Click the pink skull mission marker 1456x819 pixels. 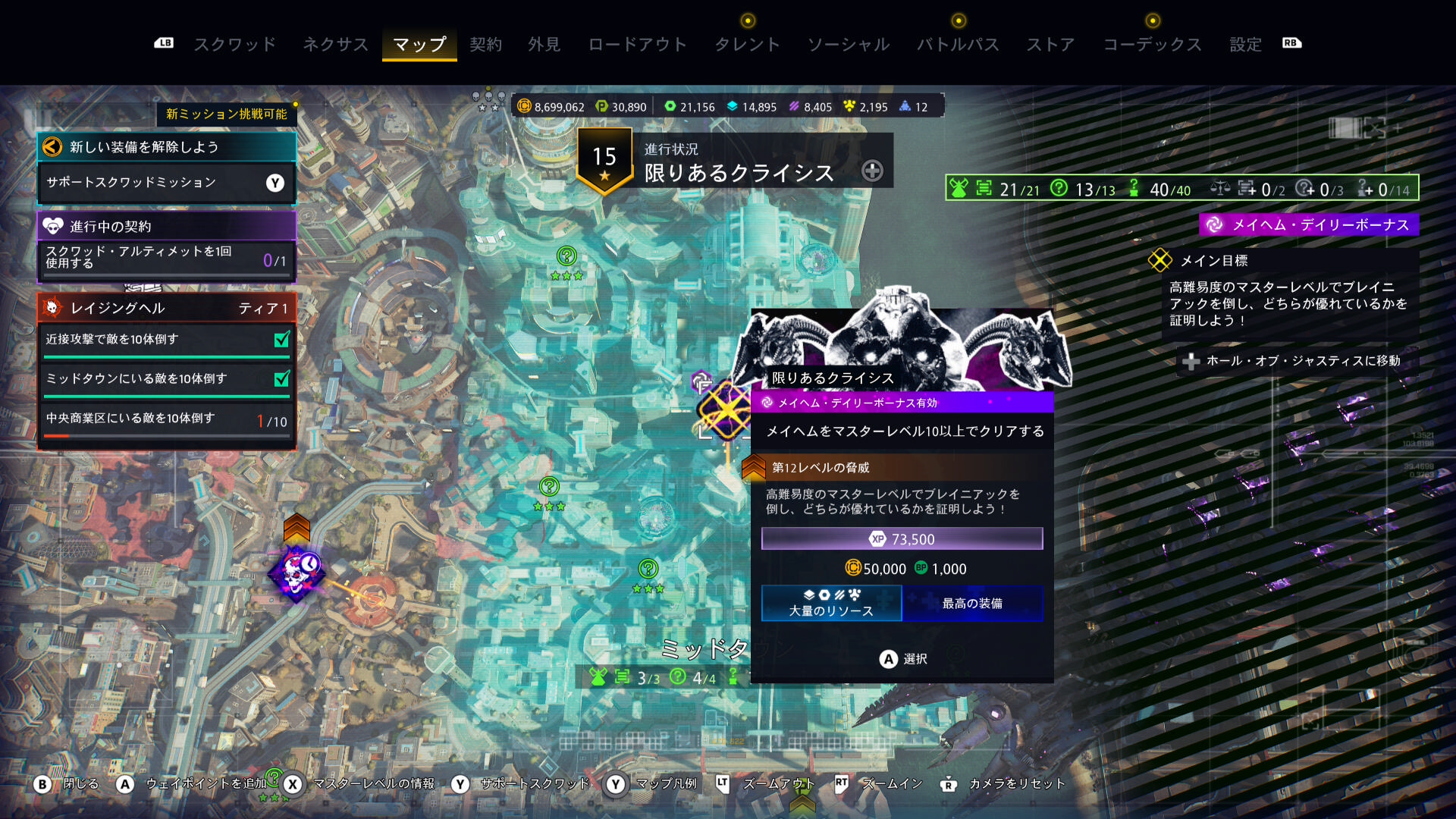tap(297, 574)
